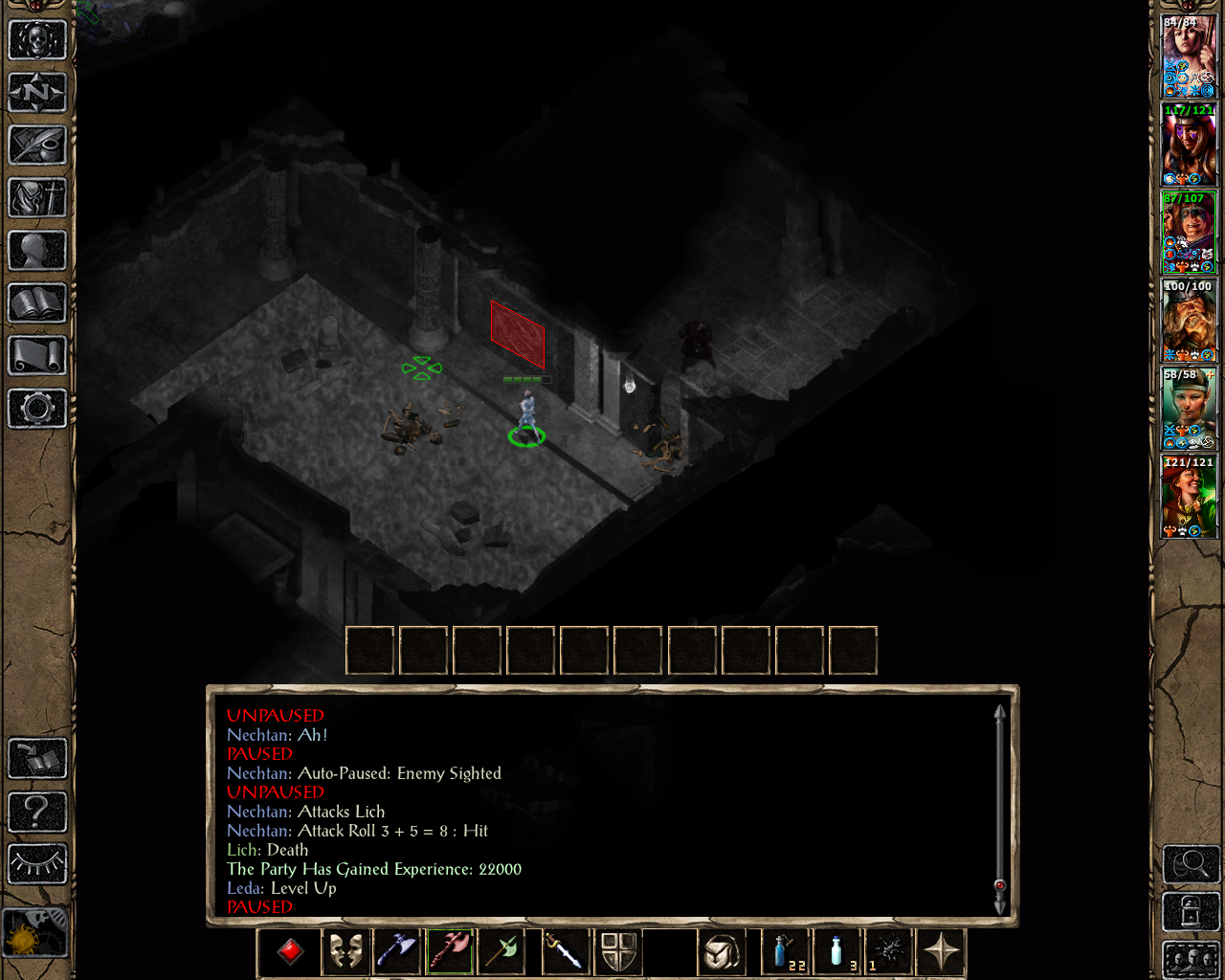Click the magnifying glass button

[x=1191, y=865]
